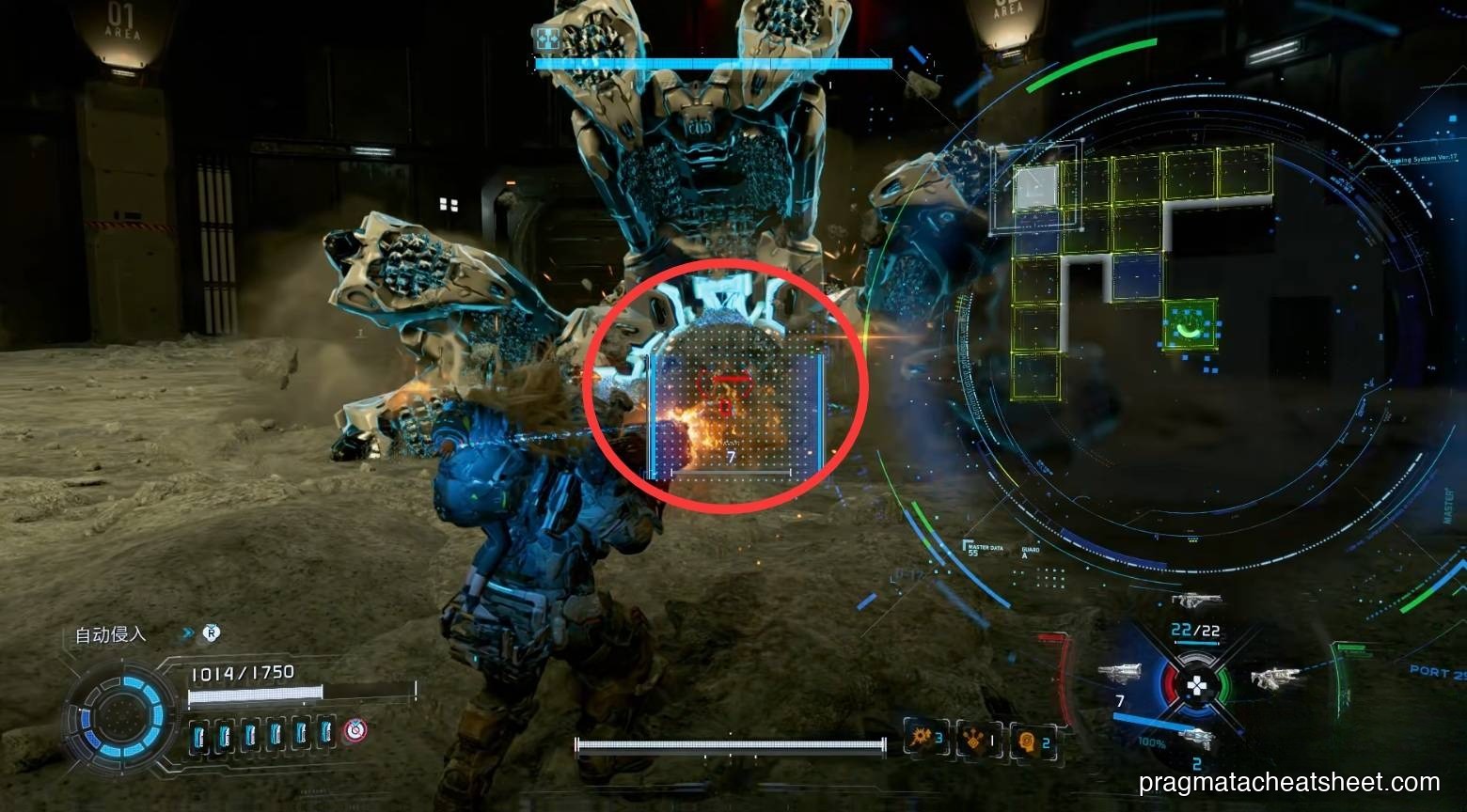Select the MASTER DATA 55 label
The width and height of the screenshot is (1467, 812).
pos(986,550)
